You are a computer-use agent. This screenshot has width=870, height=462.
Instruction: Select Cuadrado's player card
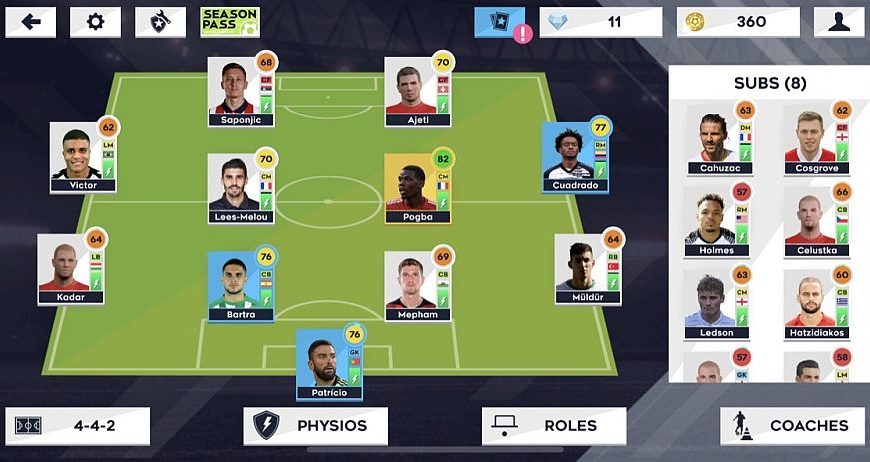click(x=575, y=157)
